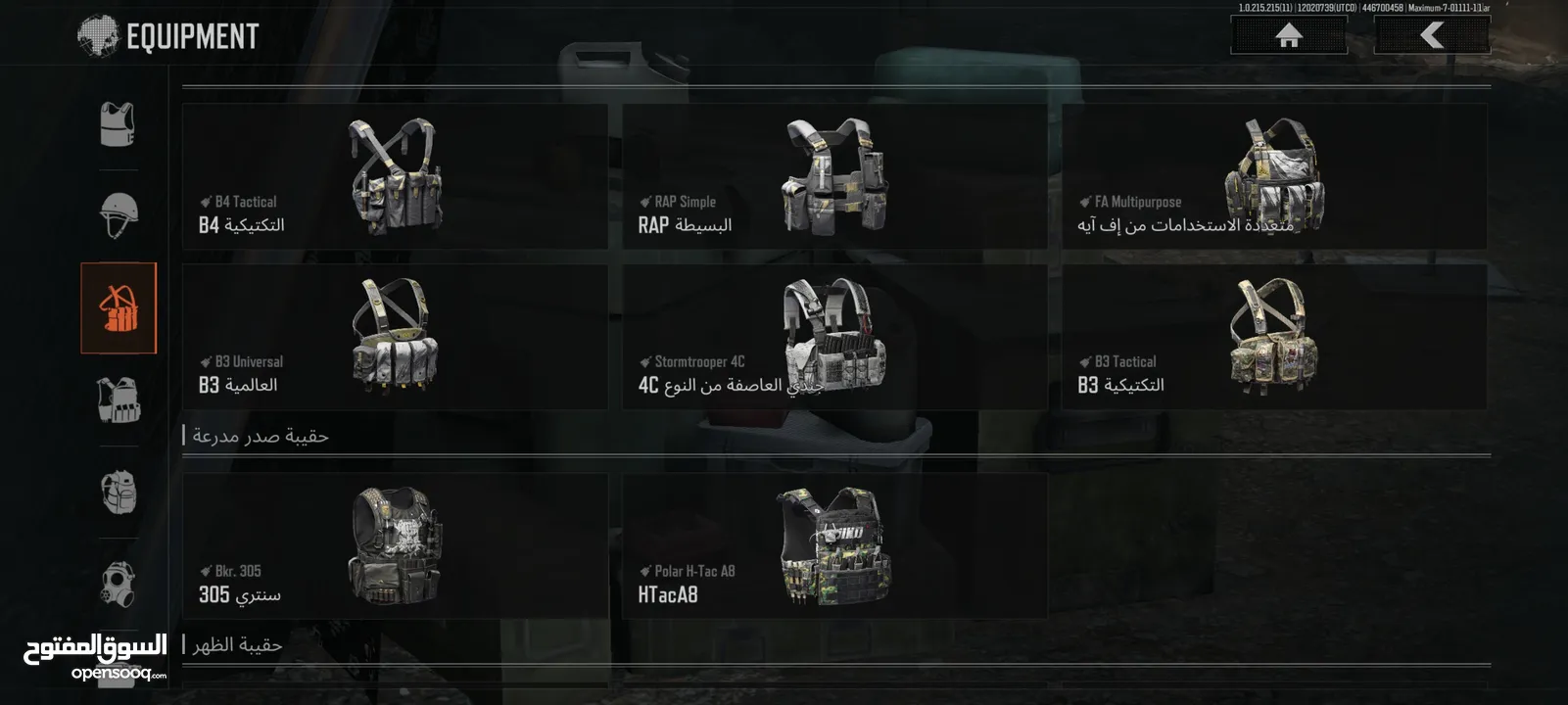Switch to the armored rig vest category
Screen dimensions: 1568x705
[x=119, y=399]
